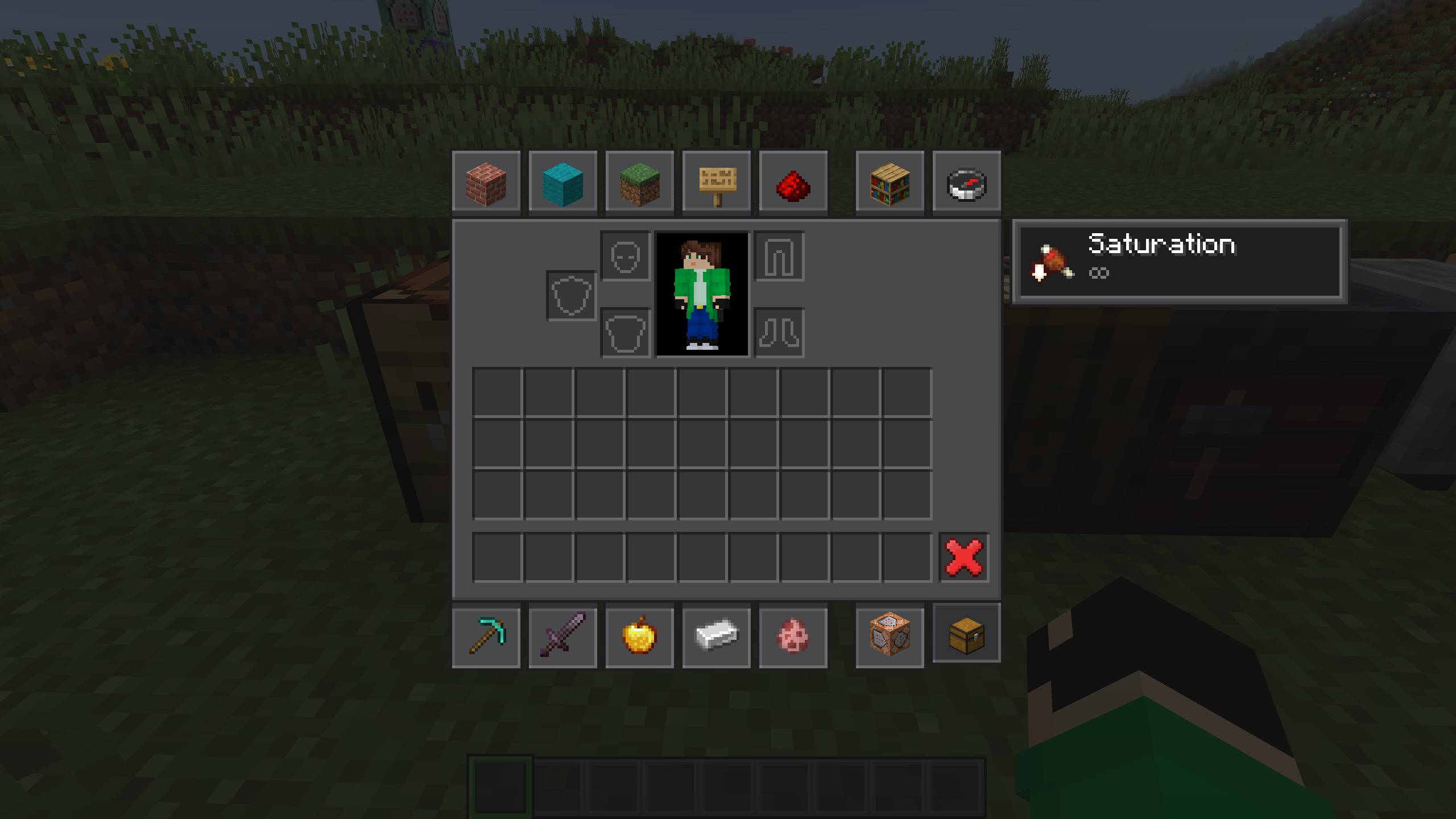The width and height of the screenshot is (1456, 819).
Task: Choose the netherite sword icon
Action: [x=563, y=635]
